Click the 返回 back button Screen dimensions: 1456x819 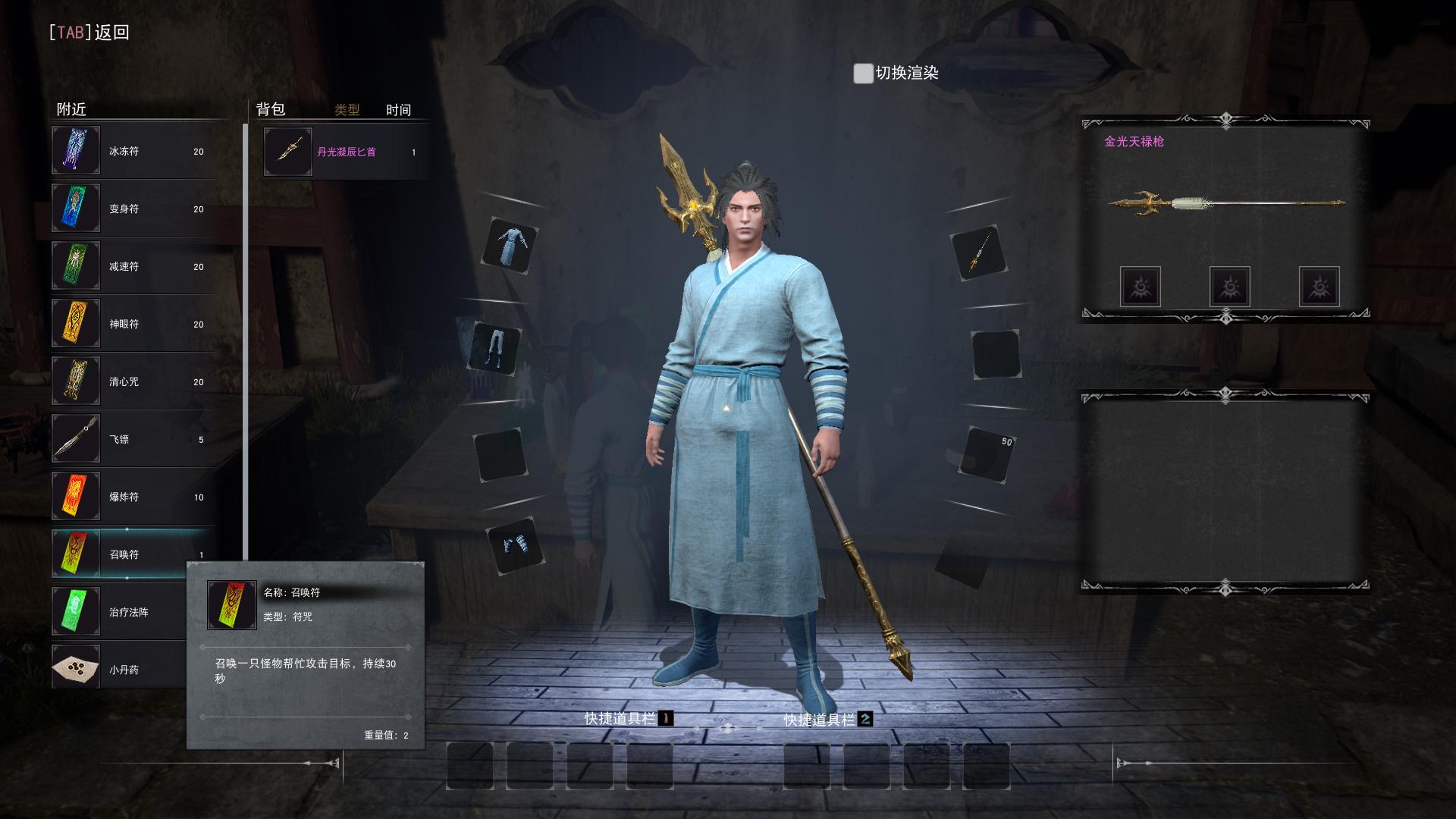[x=89, y=32]
